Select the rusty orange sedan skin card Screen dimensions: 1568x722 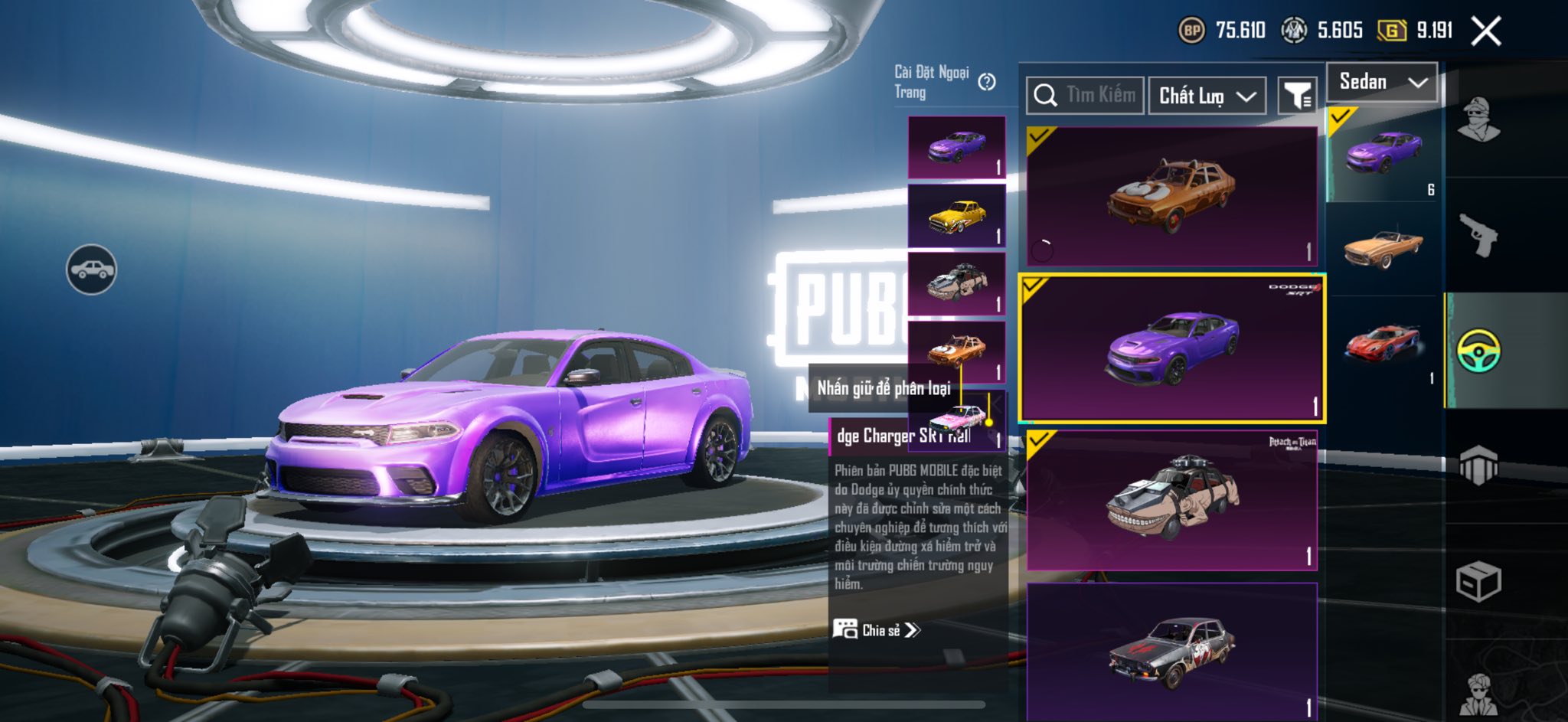tap(1171, 196)
